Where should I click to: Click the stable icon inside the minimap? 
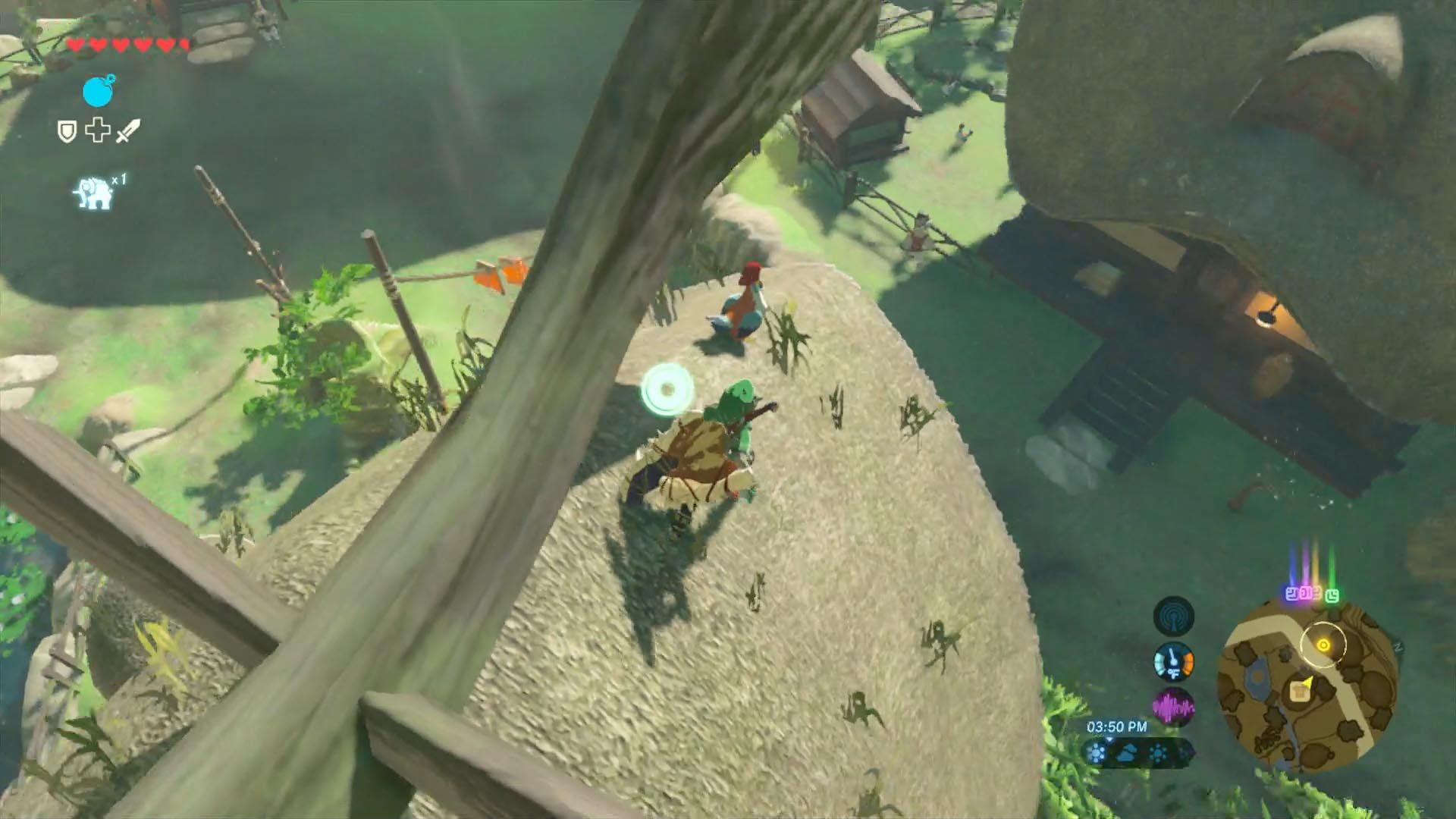(1300, 692)
